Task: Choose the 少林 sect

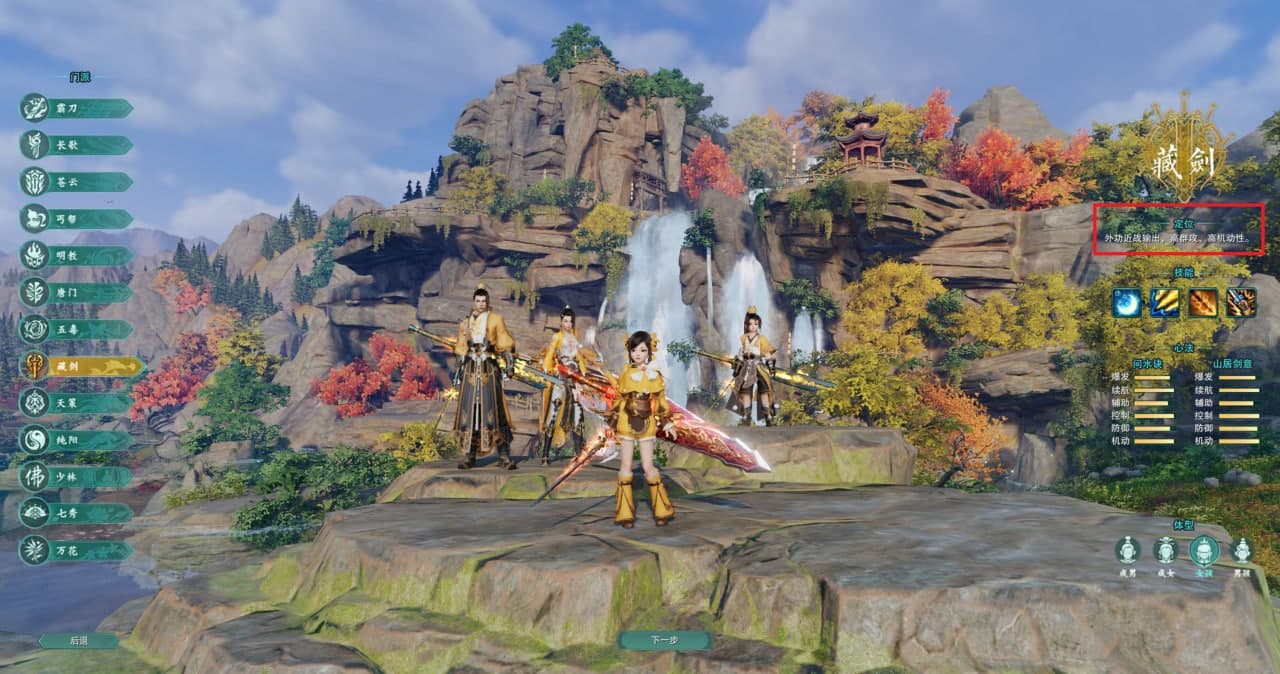Action: [x=77, y=477]
